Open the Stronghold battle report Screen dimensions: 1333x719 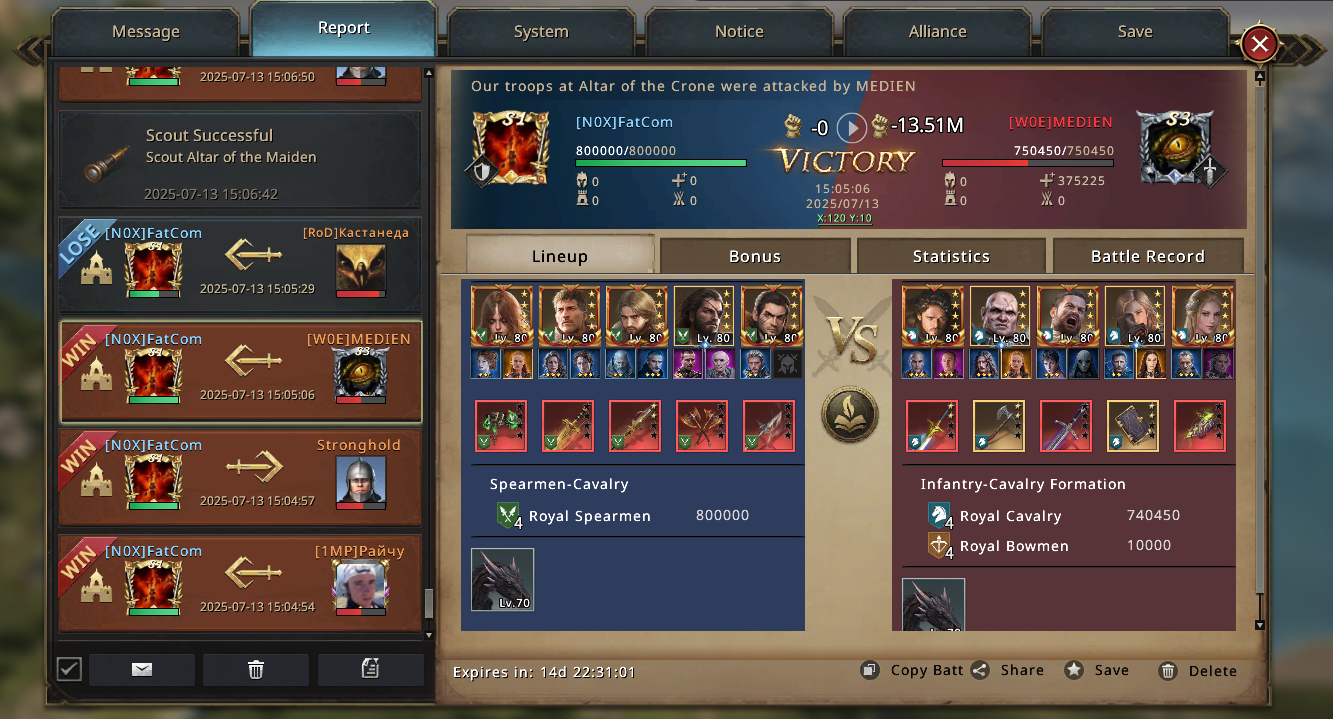(240, 477)
